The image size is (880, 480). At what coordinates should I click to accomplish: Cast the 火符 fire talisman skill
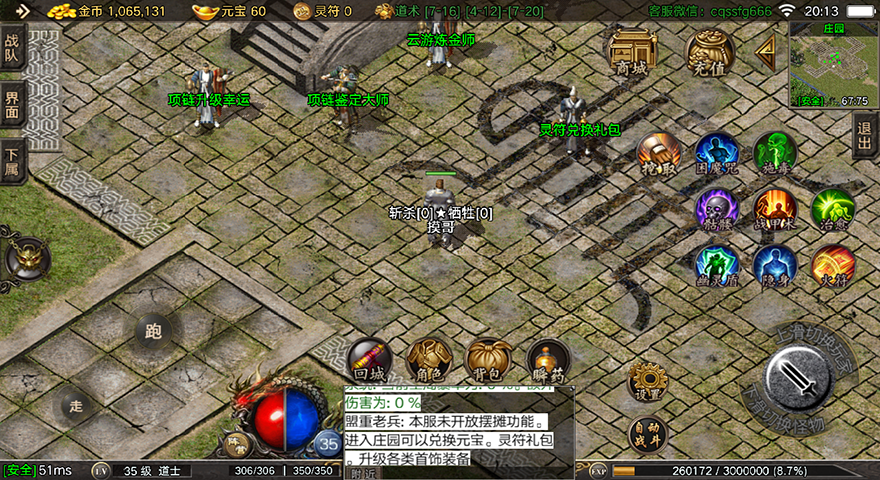pos(832,265)
